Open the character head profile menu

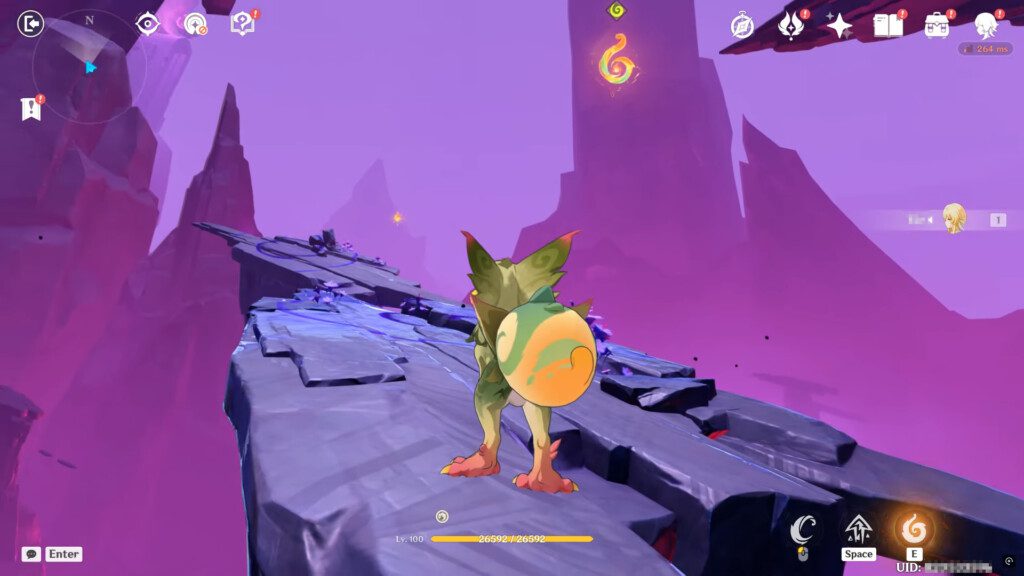[987, 25]
